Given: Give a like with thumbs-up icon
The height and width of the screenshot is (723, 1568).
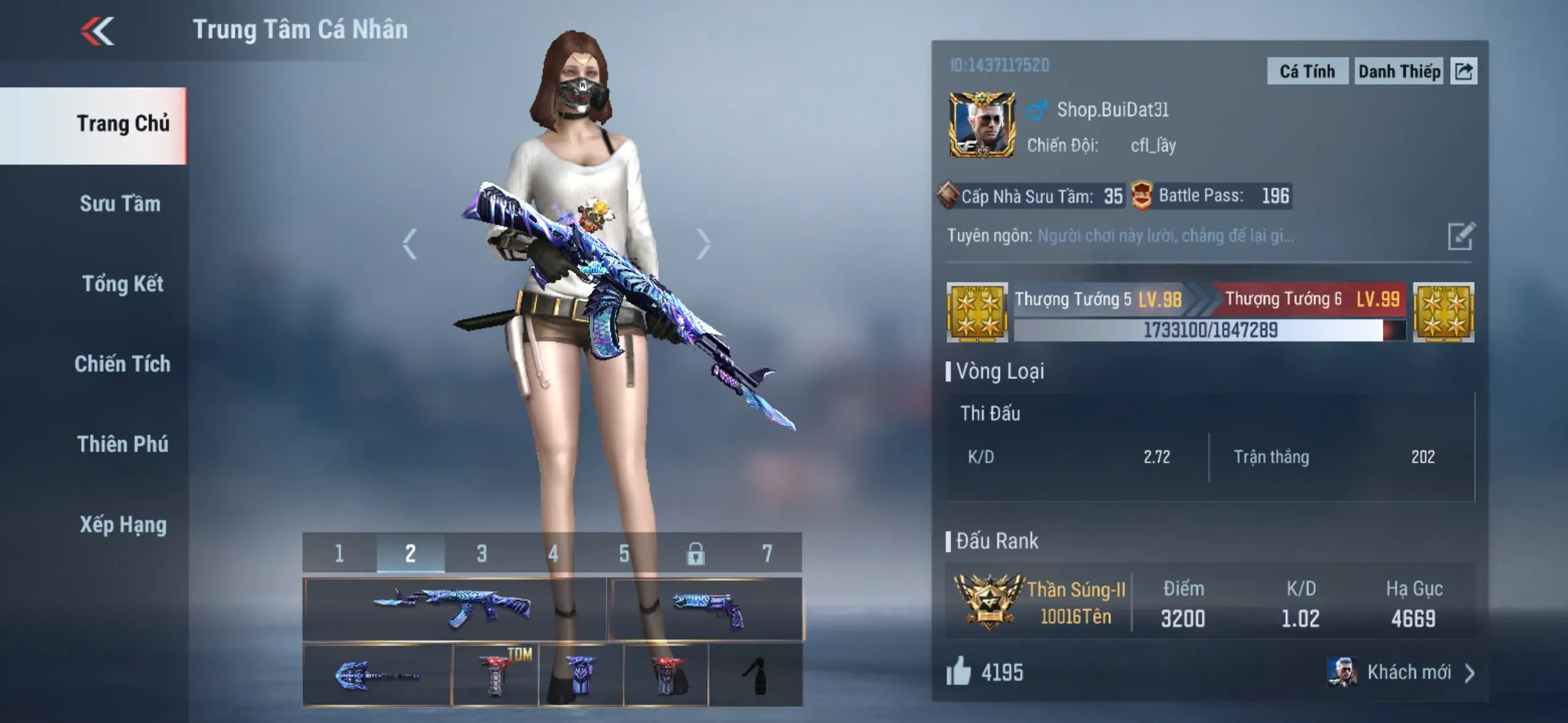Looking at the screenshot, I should tap(958, 671).
